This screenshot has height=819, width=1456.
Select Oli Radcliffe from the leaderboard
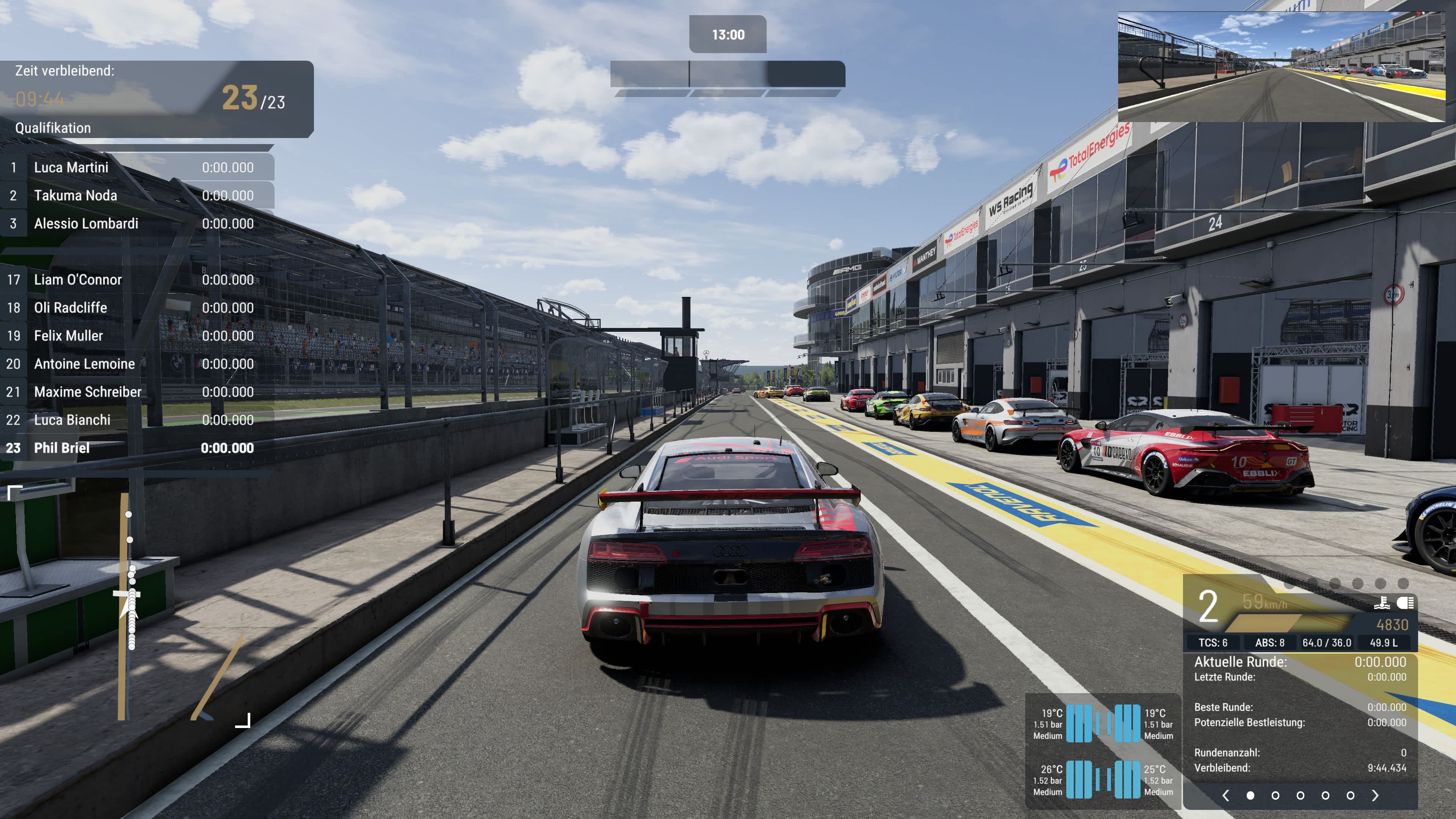tap(136, 308)
